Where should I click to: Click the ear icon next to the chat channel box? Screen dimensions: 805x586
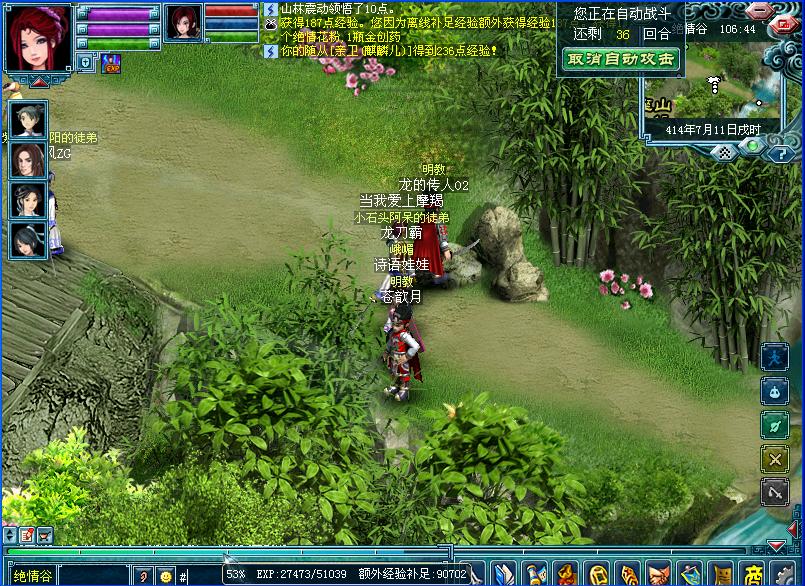(x=143, y=576)
